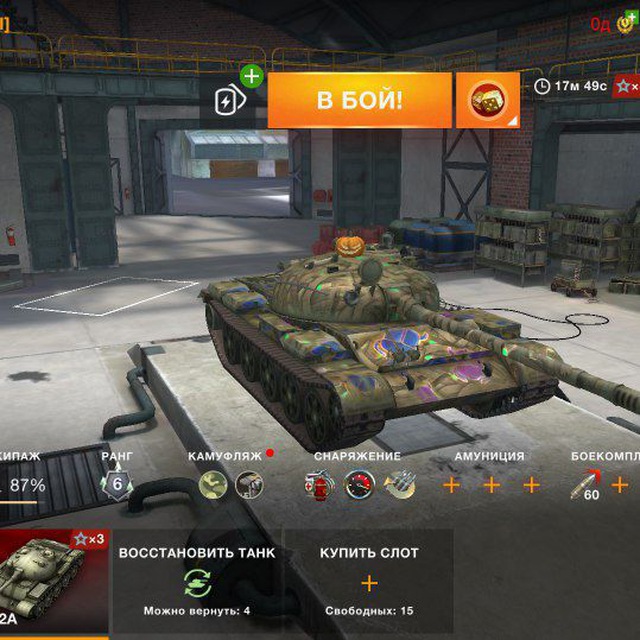Open crew panel showing 87%
Screen dimensions: 640x640
(30, 485)
